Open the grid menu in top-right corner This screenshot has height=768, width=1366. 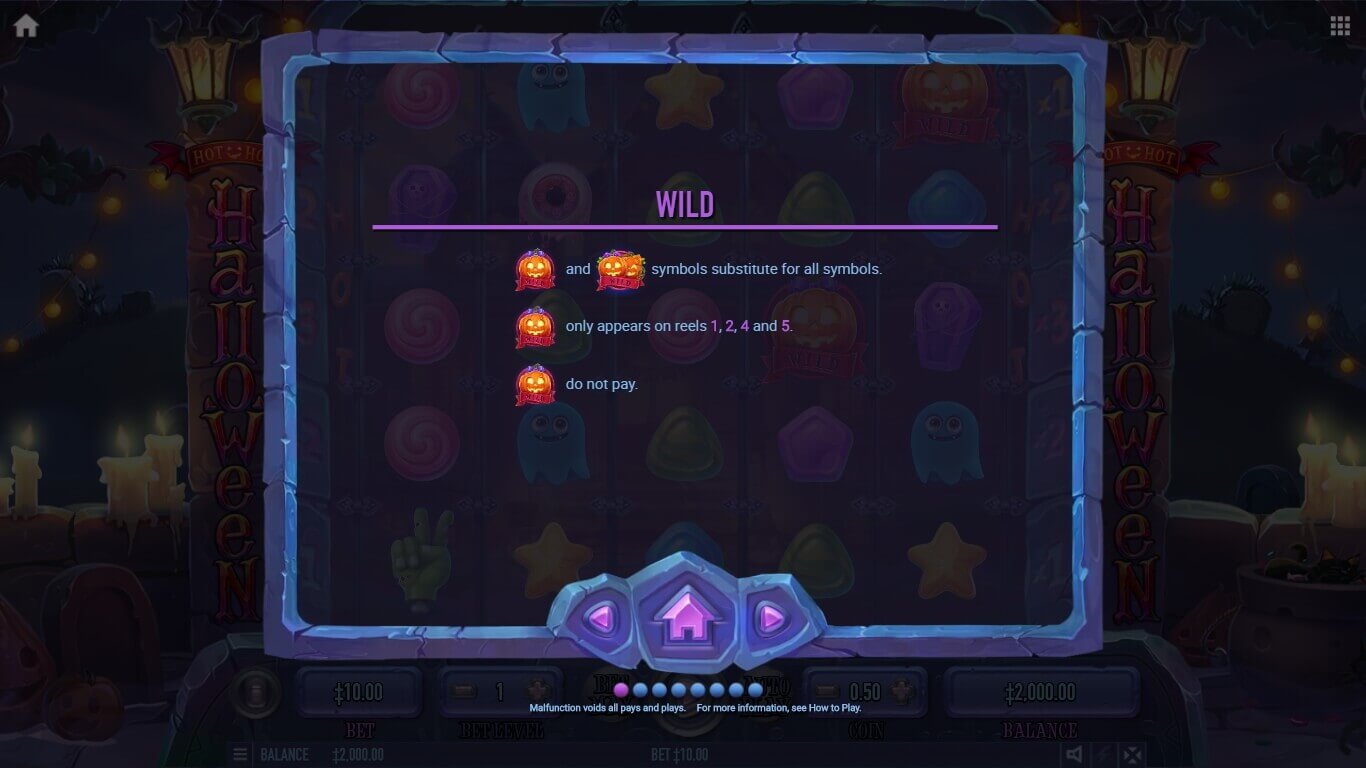(1340, 26)
